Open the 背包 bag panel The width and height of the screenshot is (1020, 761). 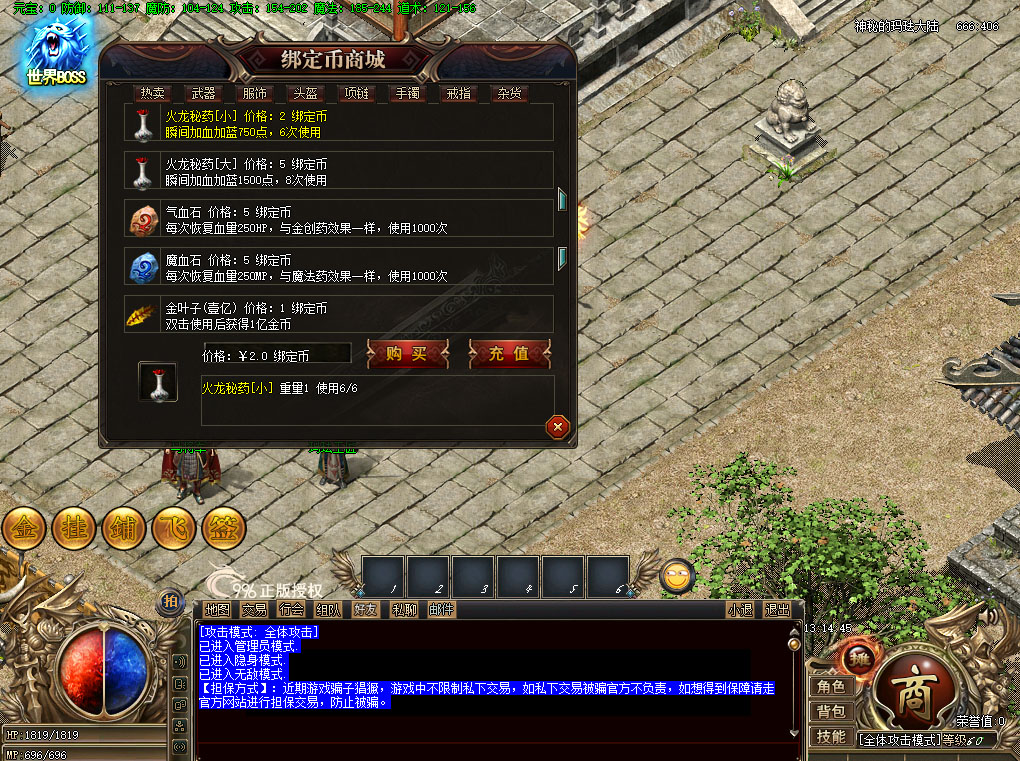[832, 711]
